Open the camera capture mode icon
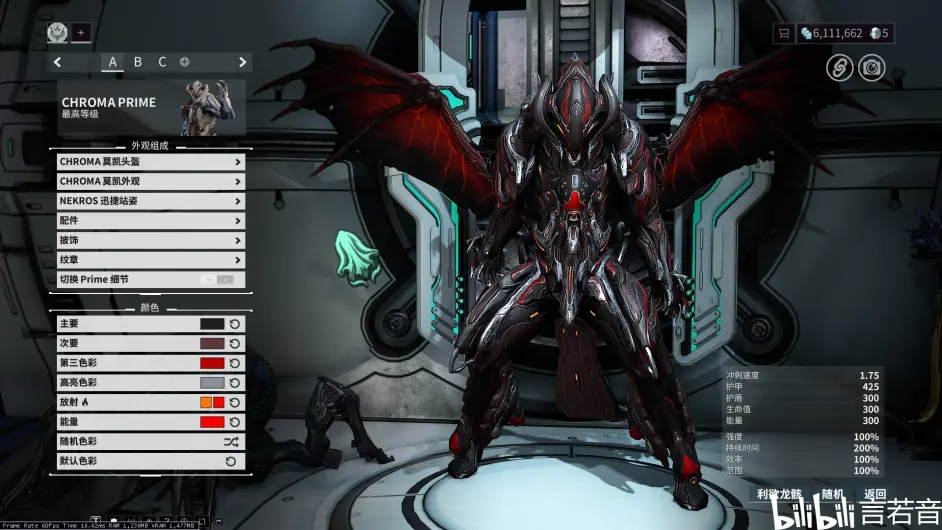The width and height of the screenshot is (942, 530). pos(872,67)
